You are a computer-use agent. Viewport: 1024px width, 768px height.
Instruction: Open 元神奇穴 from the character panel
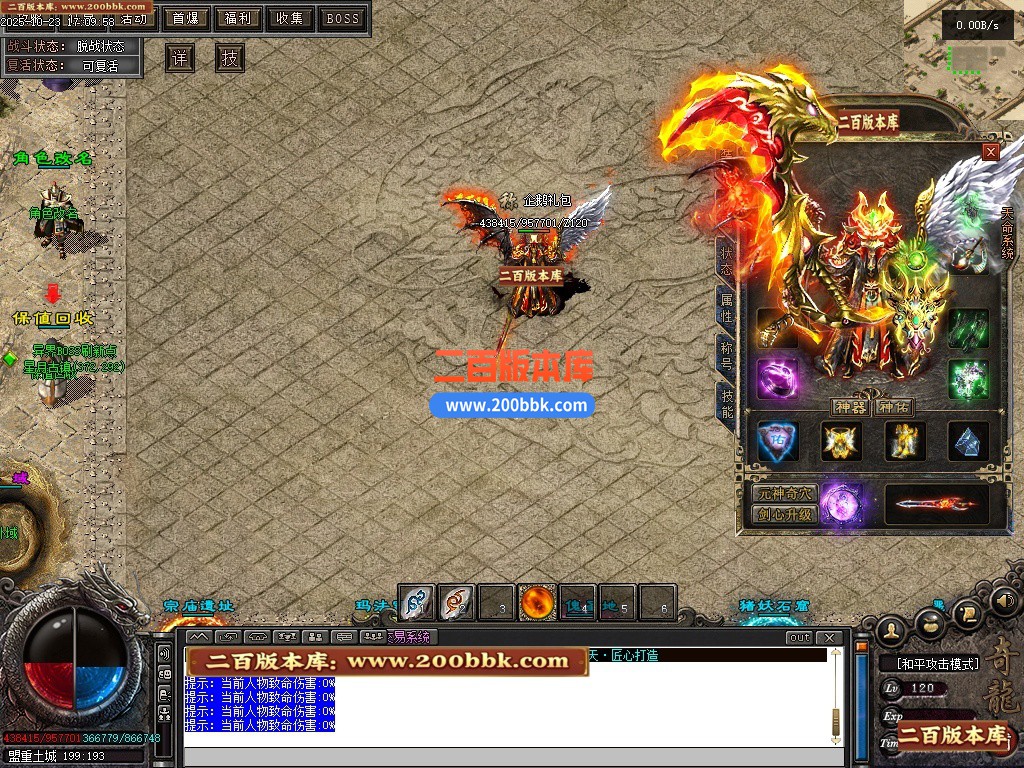(x=785, y=494)
